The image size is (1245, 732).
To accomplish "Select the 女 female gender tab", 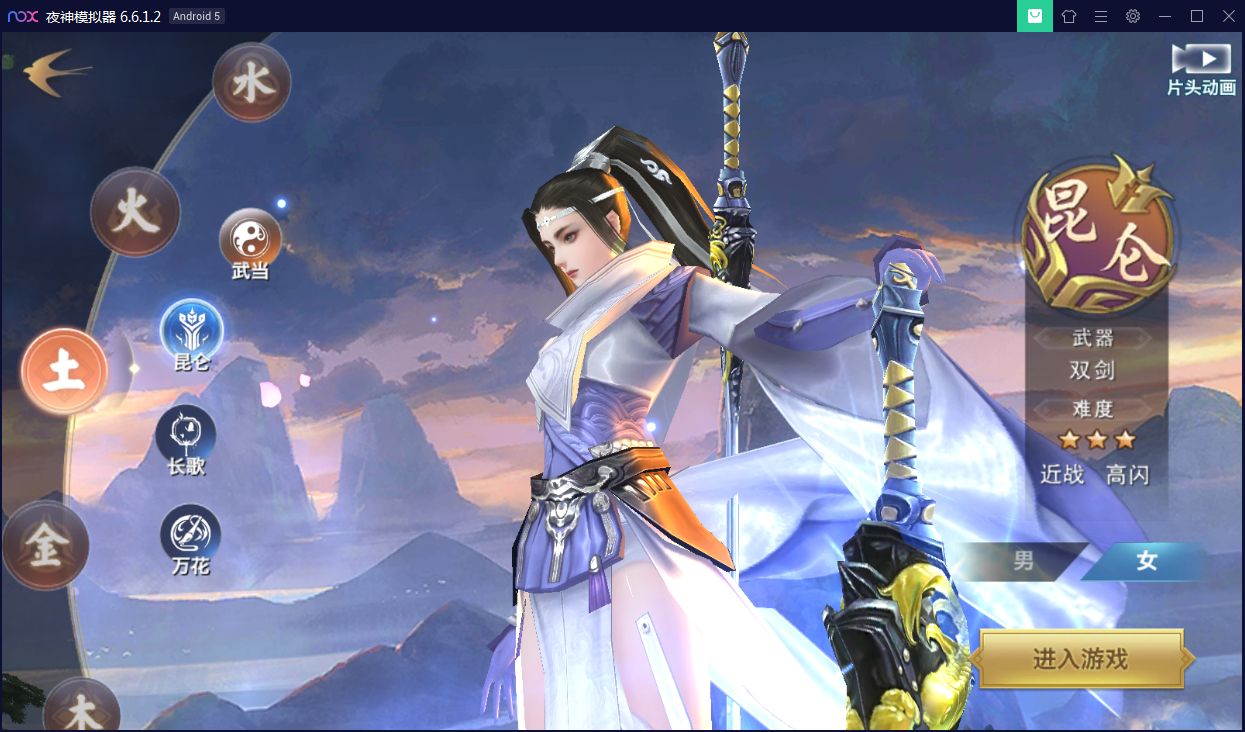I will click(x=1146, y=561).
